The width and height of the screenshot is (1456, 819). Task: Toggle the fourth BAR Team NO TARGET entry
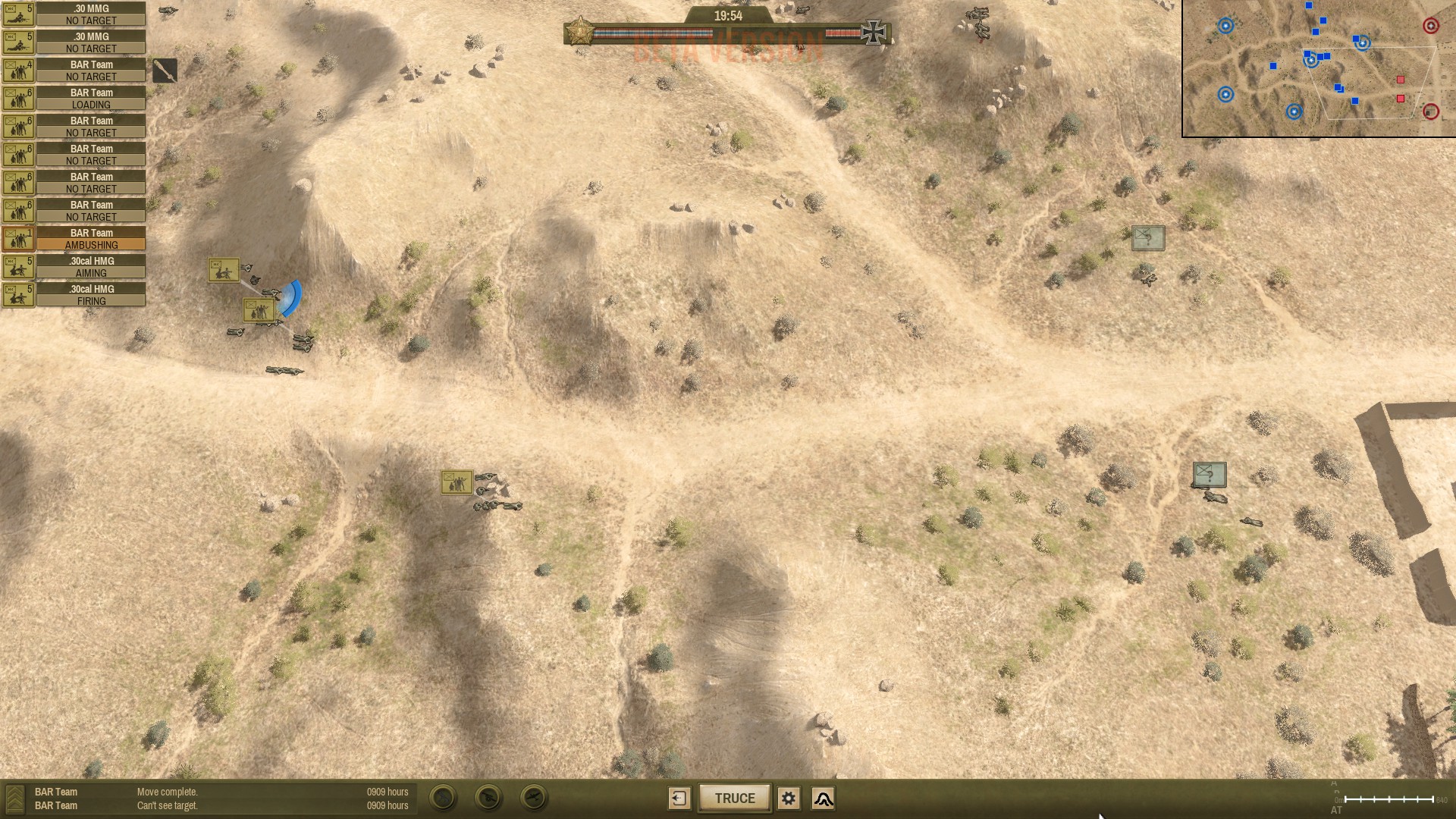click(x=91, y=182)
